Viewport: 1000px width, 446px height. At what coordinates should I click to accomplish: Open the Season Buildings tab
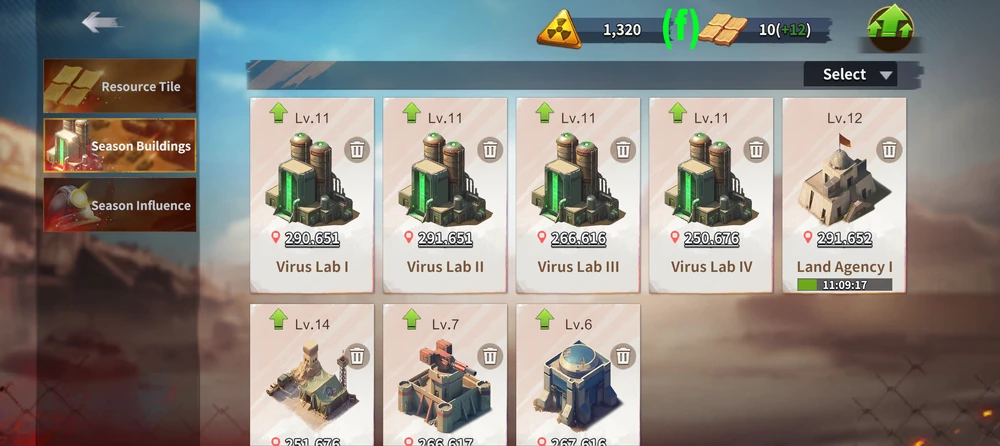[120, 146]
